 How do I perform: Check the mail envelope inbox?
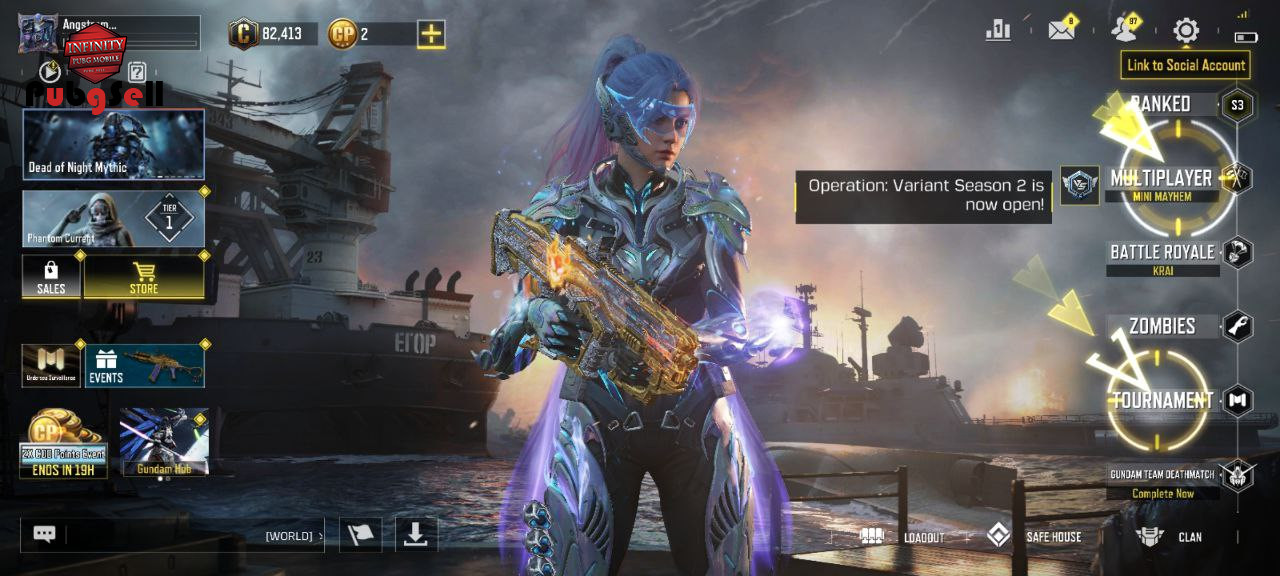(x=1061, y=31)
